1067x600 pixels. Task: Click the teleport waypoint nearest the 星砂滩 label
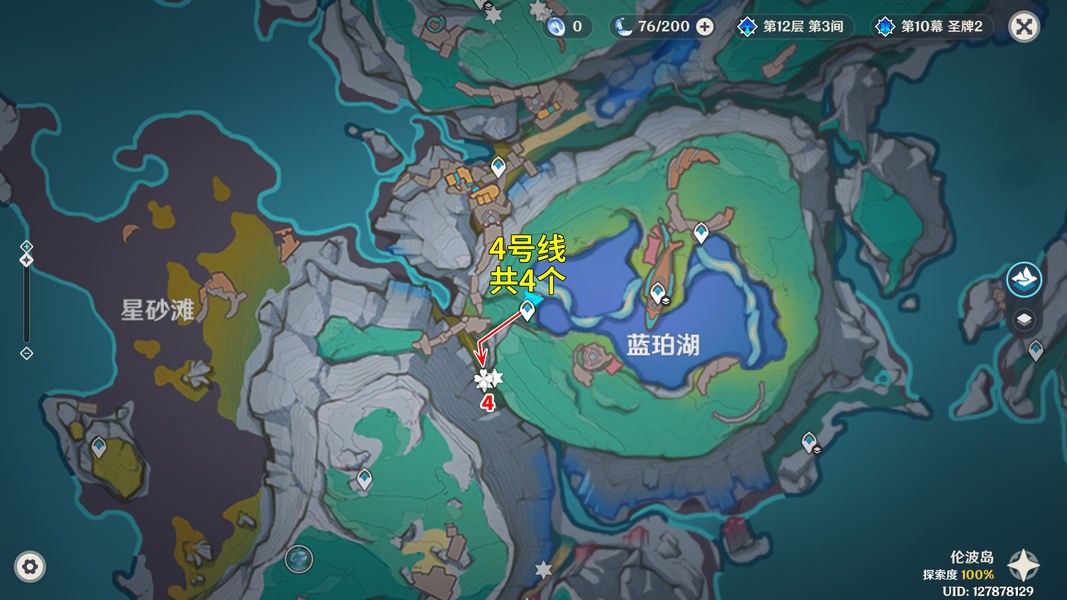(x=98, y=446)
